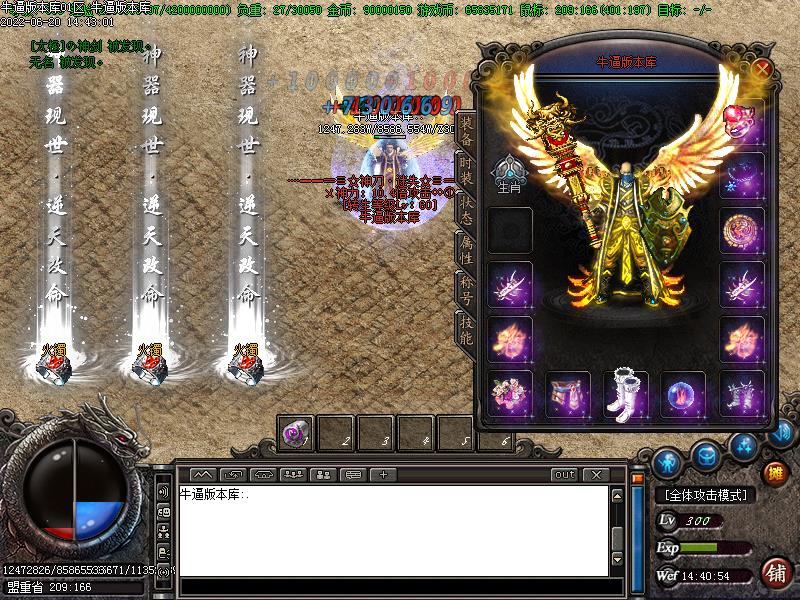The height and width of the screenshot is (600, 800).
Task: Open the 称号 titles tab
Action: click(465, 290)
